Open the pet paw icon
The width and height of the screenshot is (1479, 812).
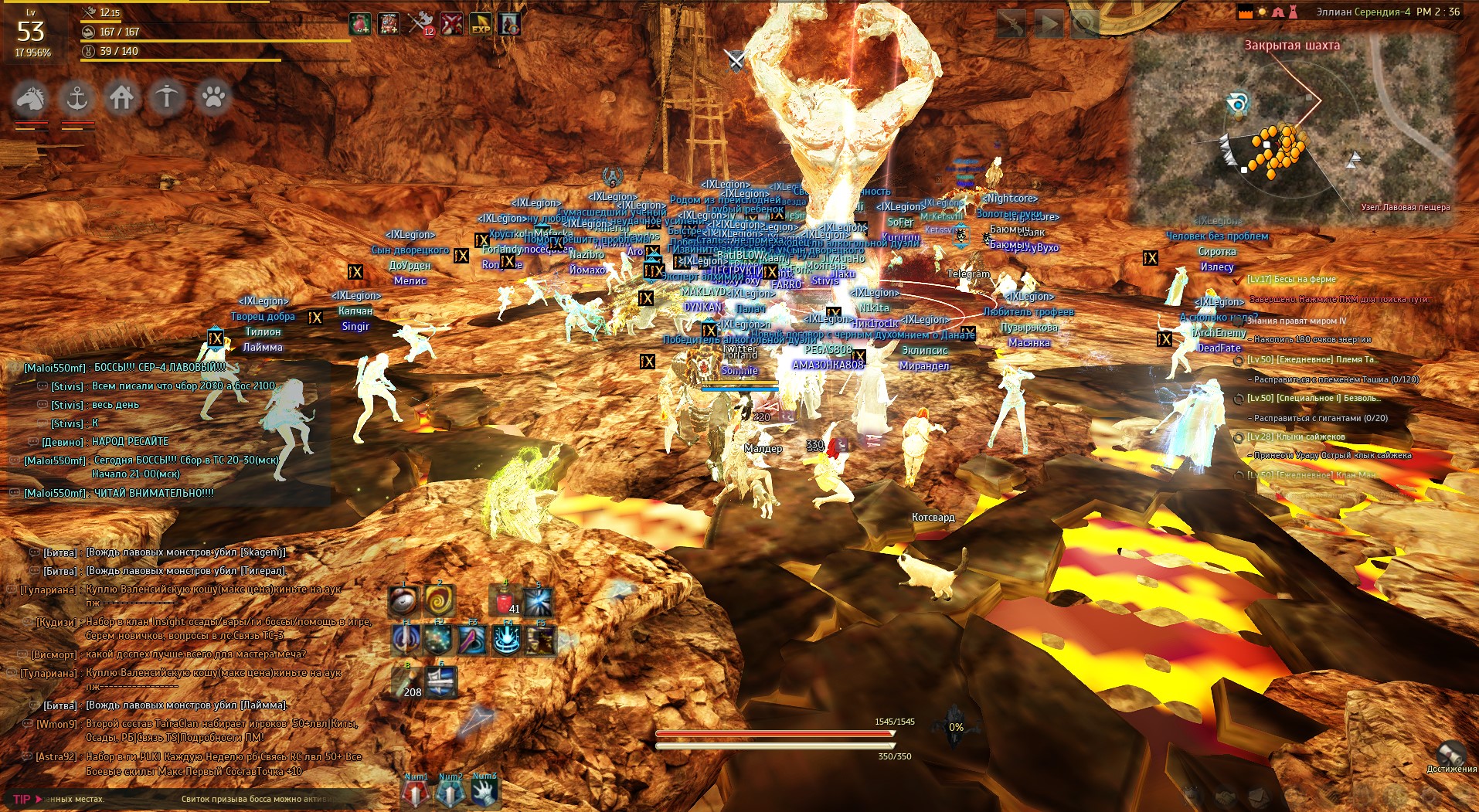click(x=213, y=98)
